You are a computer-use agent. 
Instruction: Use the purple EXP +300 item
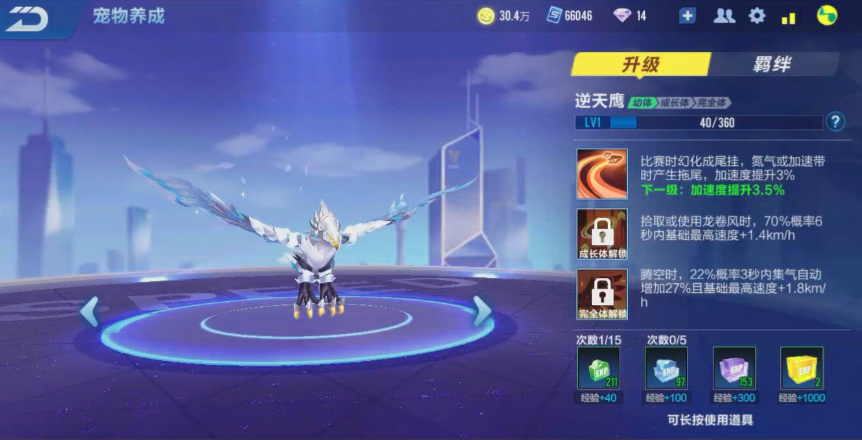pos(733,367)
